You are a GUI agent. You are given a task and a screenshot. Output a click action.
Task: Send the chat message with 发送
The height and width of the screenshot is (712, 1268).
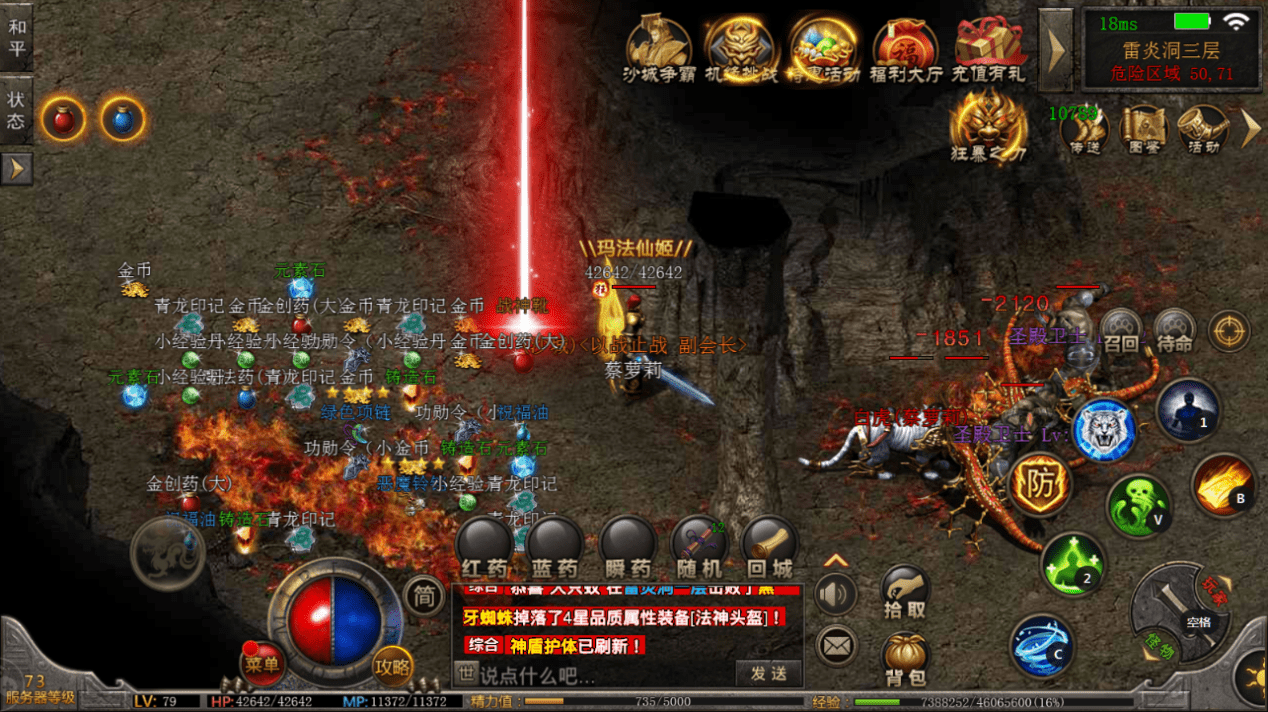pos(769,673)
